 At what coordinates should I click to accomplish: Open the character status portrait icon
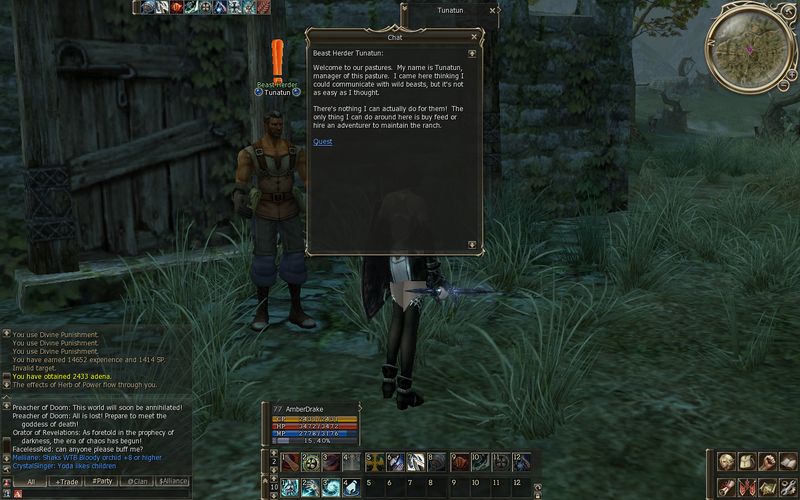(727, 462)
